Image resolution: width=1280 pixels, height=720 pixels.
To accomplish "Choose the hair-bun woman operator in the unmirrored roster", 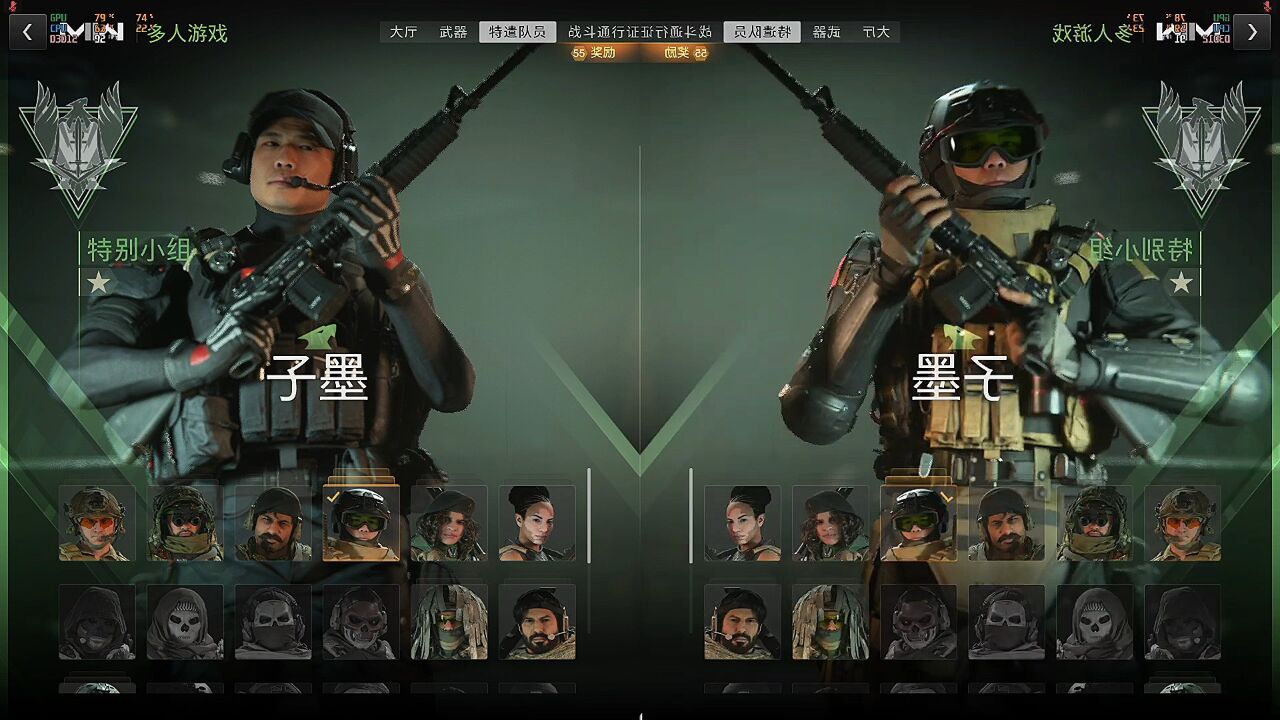I will tap(537, 523).
